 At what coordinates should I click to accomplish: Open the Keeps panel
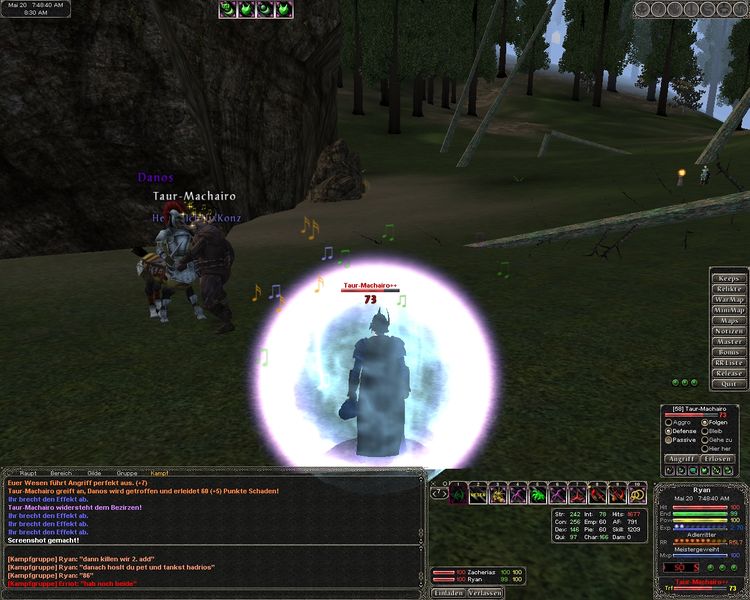[729, 278]
